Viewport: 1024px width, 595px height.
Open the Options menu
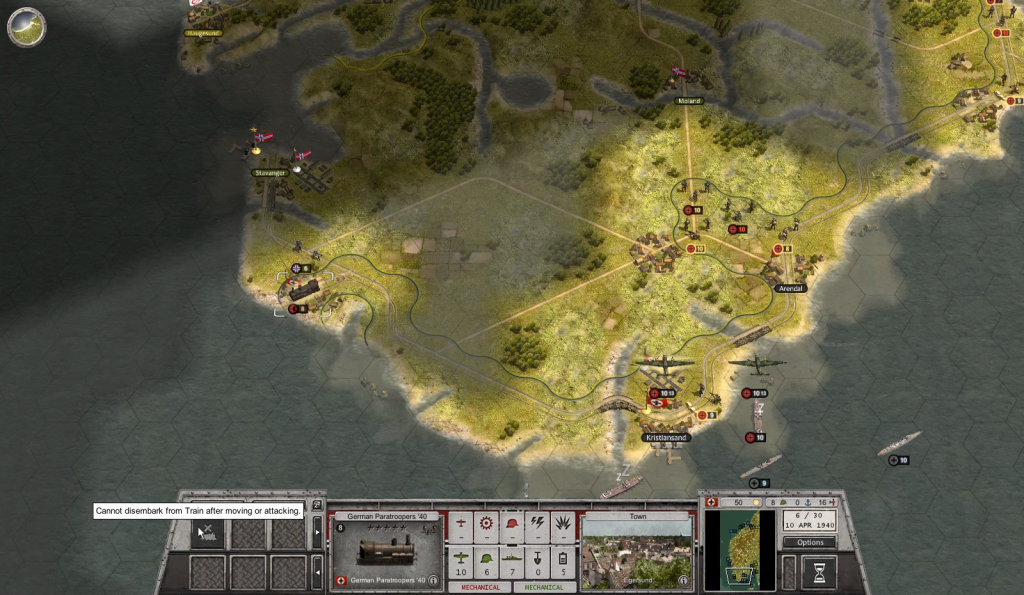pos(809,542)
